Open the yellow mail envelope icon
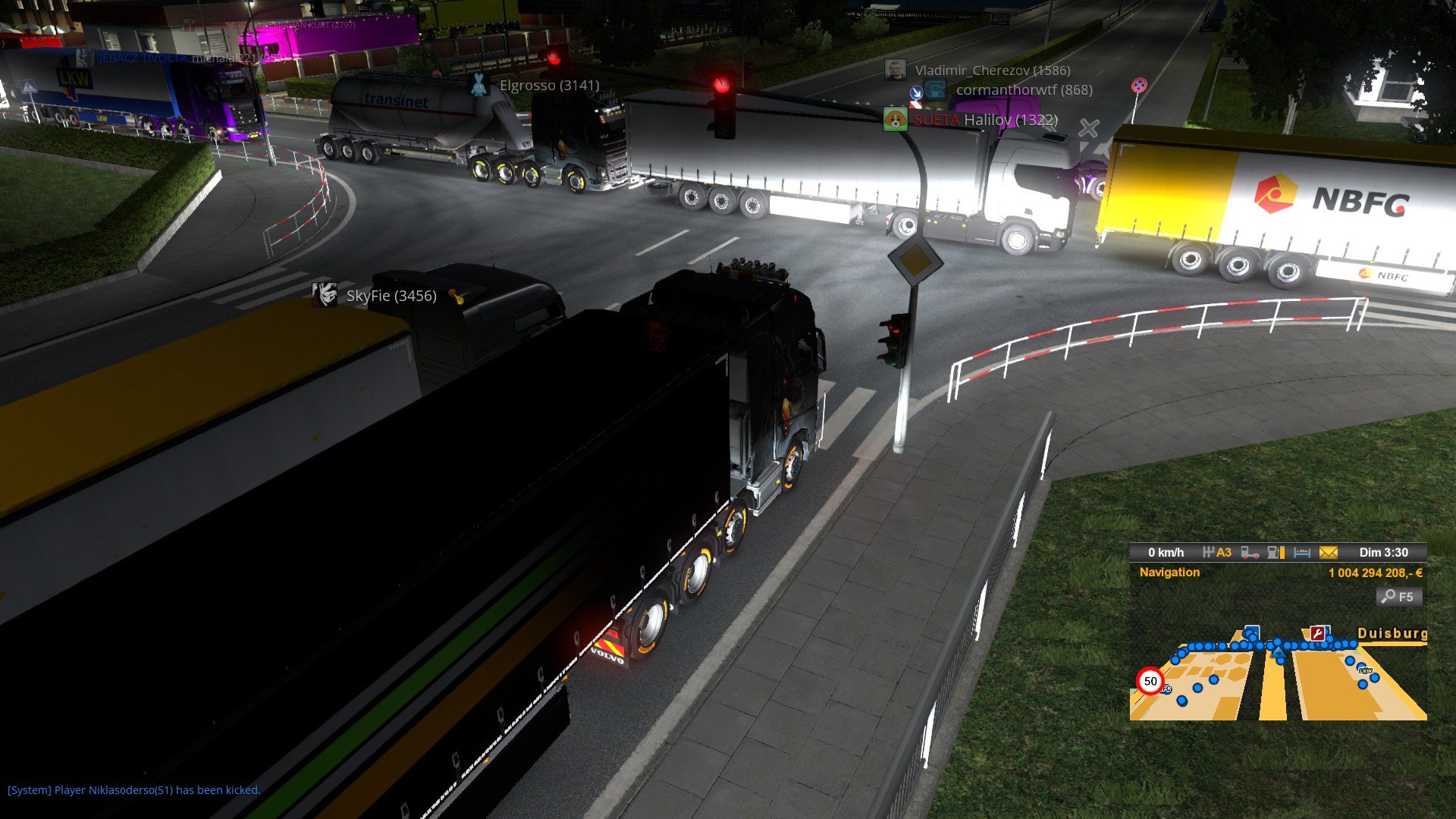Viewport: 1456px width, 819px height. (x=1329, y=553)
